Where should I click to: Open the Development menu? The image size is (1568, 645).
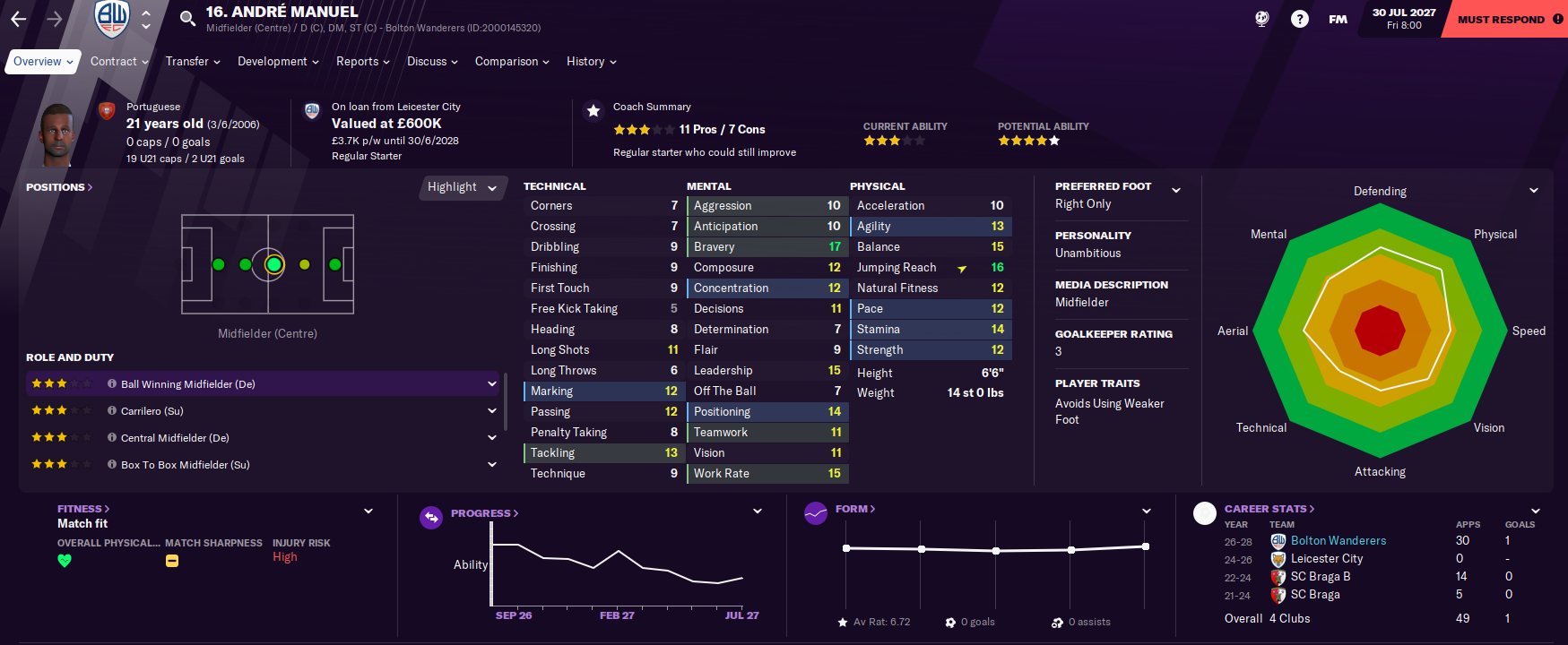278,62
